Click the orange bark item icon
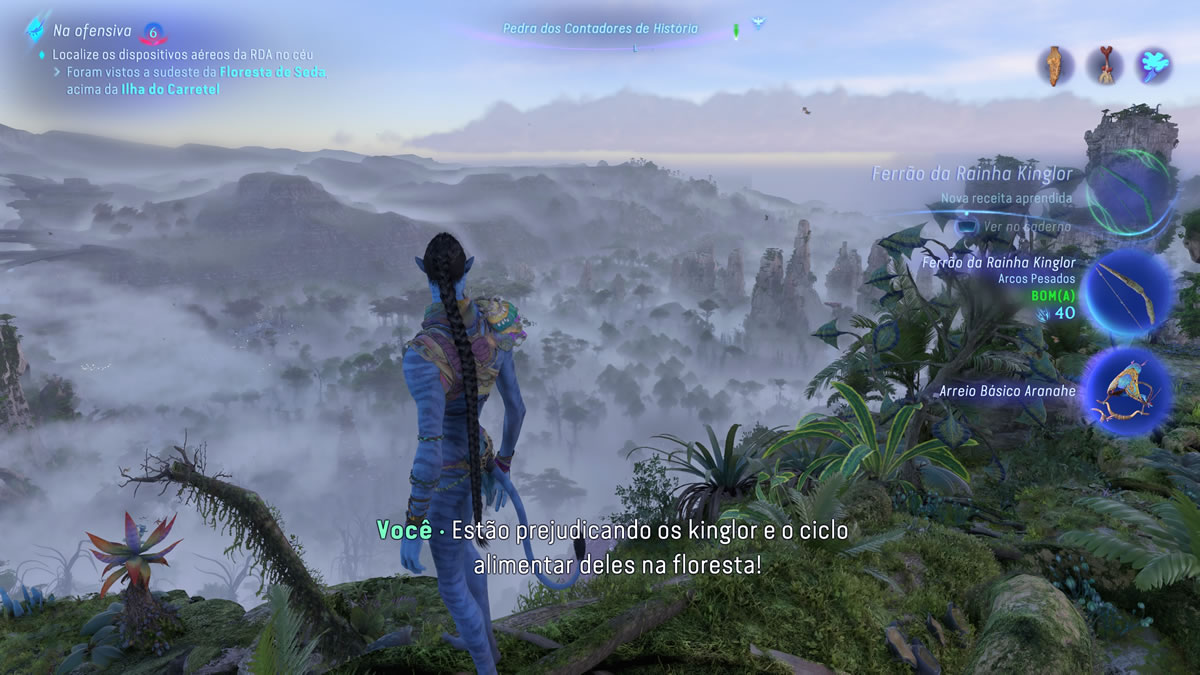This screenshot has height=675, width=1200. pyautogui.click(x=1054, y=66)
